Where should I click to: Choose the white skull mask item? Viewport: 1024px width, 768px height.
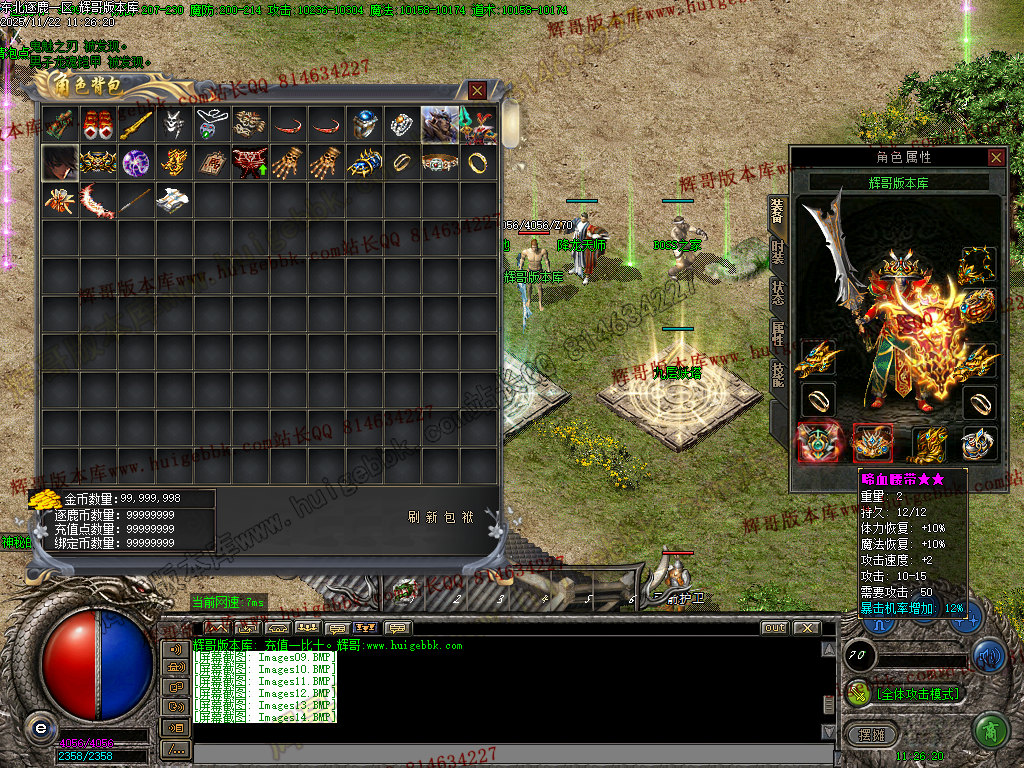click(173, 125)
